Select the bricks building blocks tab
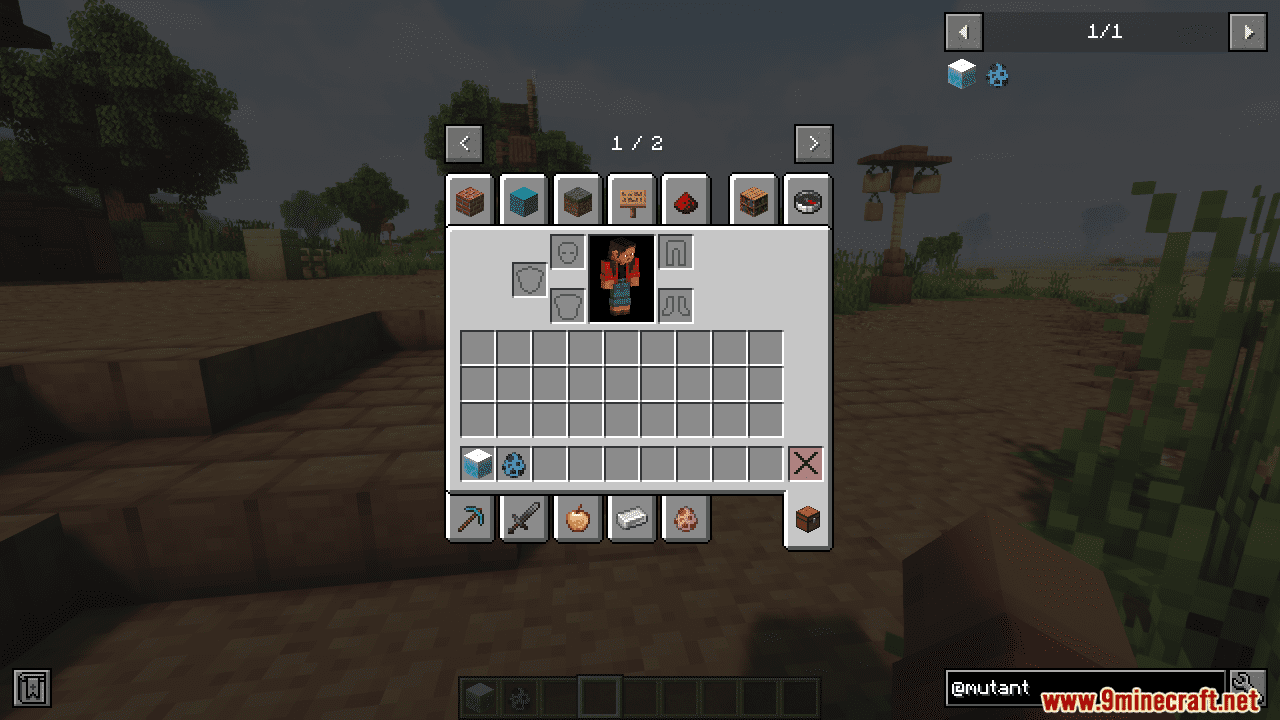 click(470, 200)
